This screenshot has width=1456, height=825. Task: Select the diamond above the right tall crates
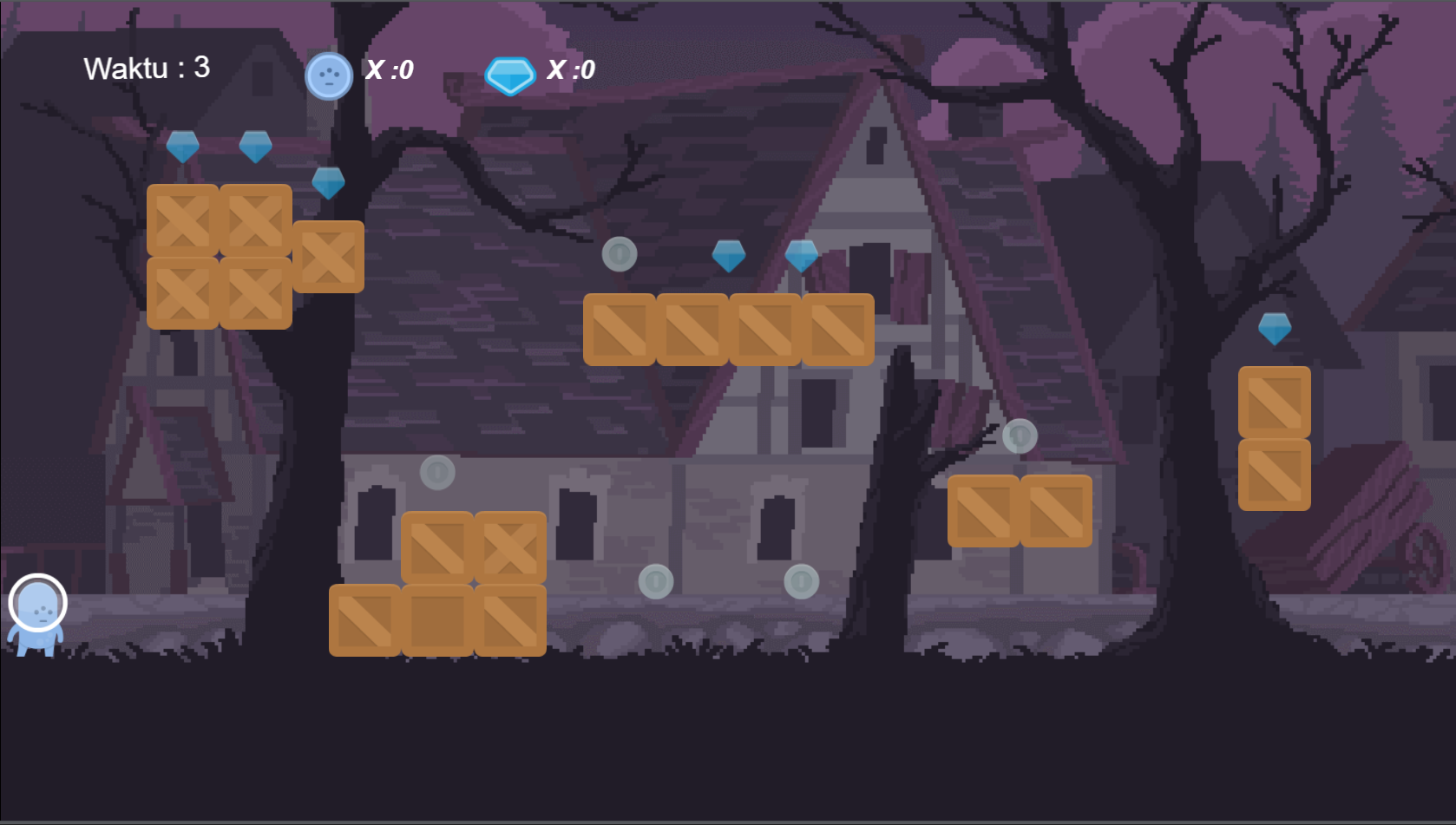tap(1275, 329)
